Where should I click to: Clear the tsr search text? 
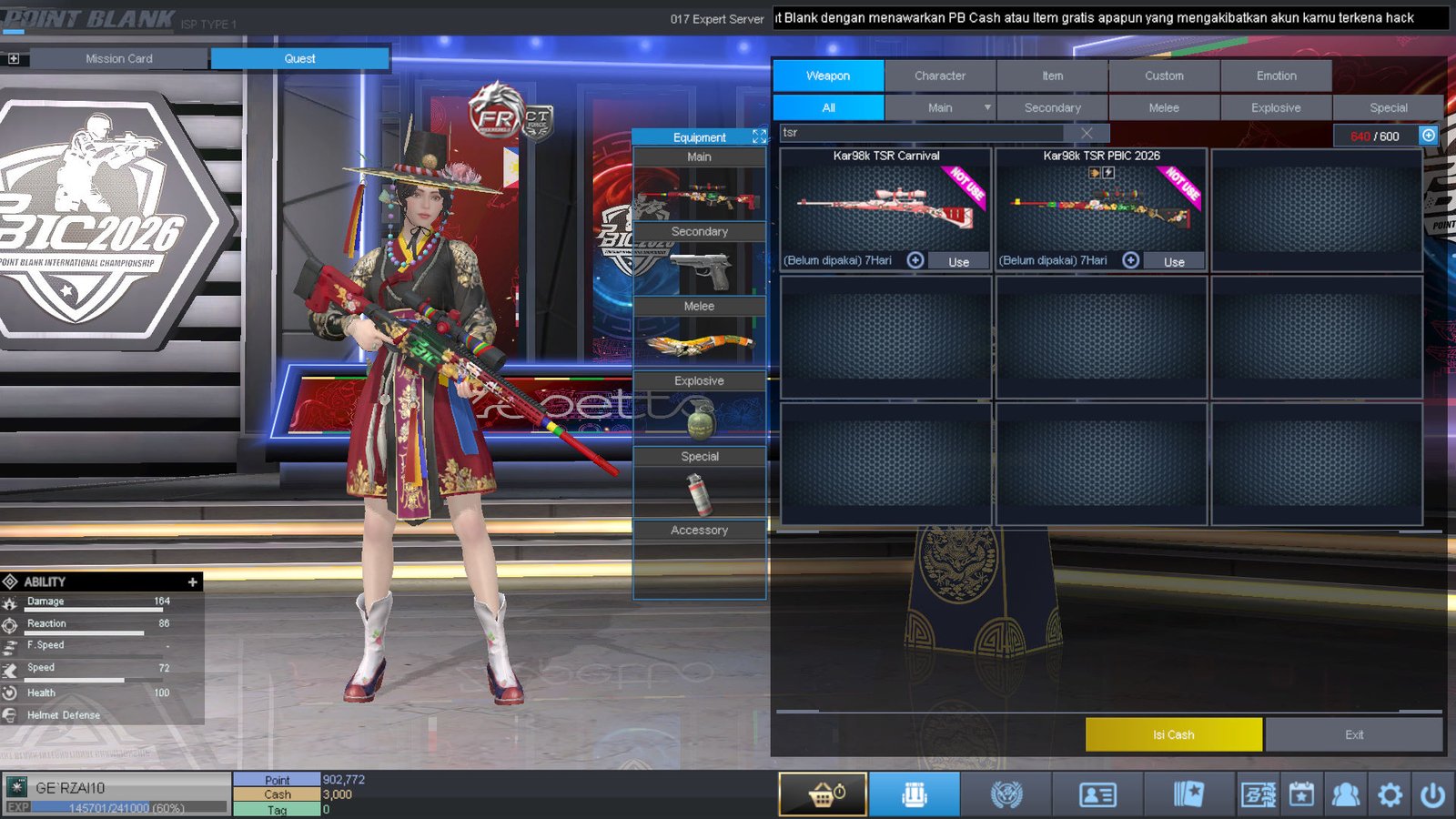tap(1087, 133)
